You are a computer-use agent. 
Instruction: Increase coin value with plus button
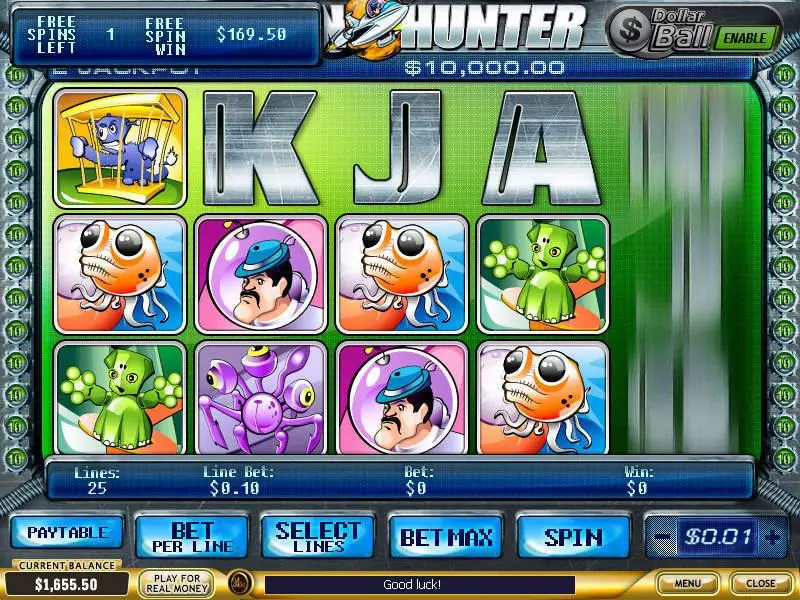point(771,537)
